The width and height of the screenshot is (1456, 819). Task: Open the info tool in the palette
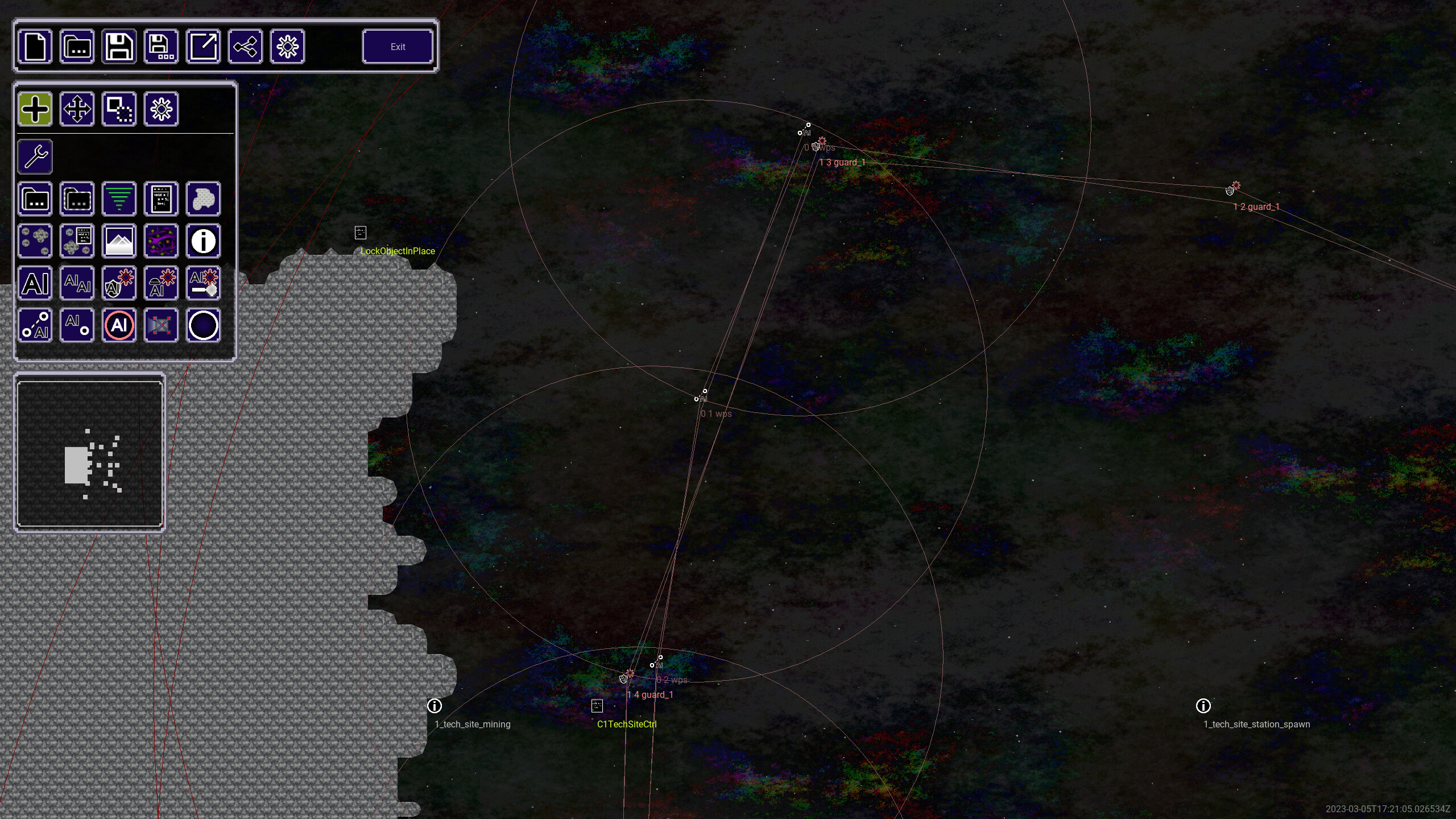pyautogui.click(x=203, y=241)
